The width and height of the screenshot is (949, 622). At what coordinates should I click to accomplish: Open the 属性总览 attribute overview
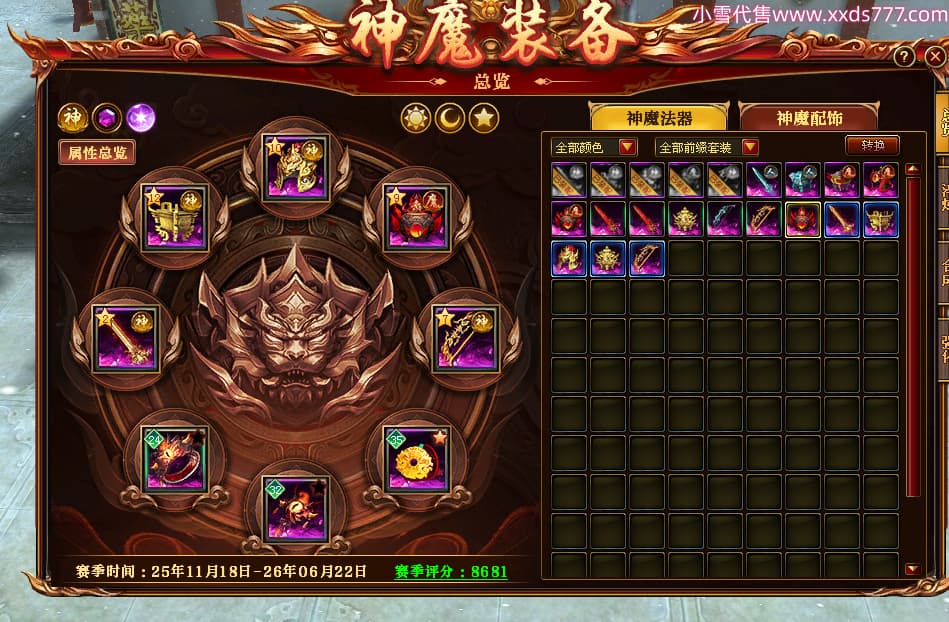click(97, 152)
